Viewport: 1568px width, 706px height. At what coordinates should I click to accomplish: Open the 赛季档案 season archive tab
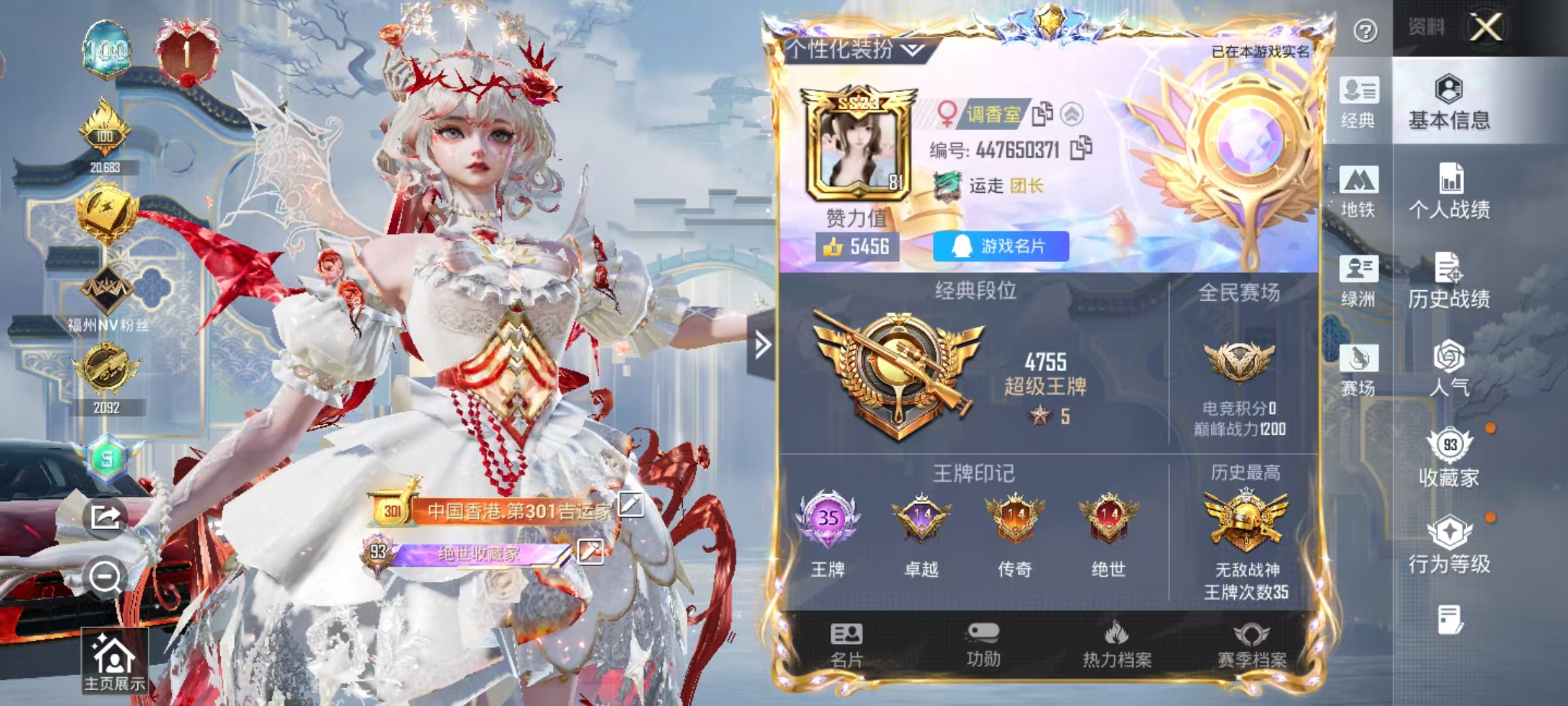(x=1251, y=645)
